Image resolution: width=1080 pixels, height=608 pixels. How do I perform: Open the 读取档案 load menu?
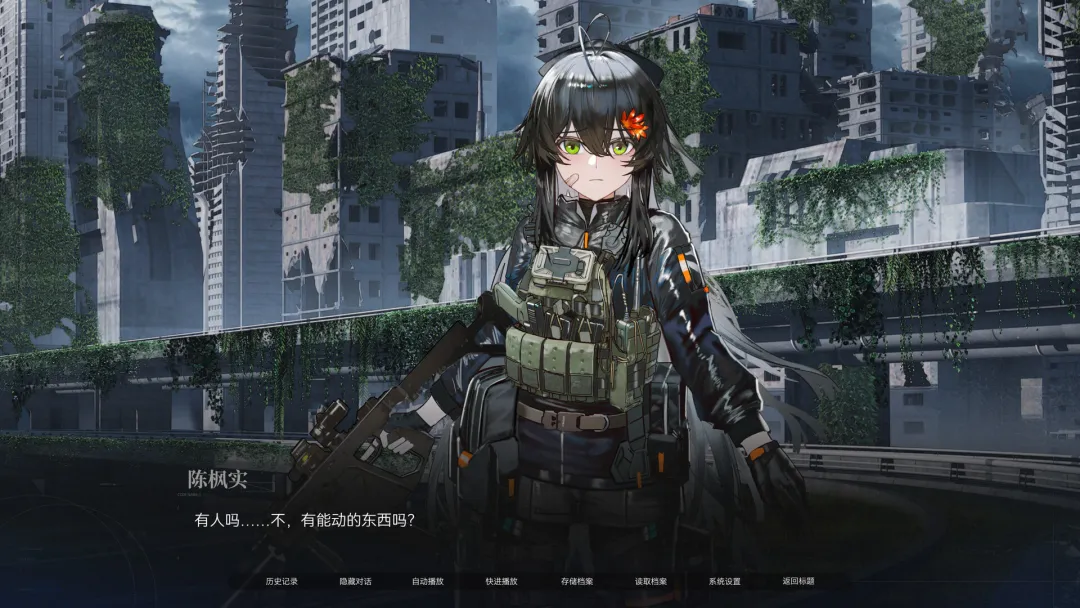pyautogui.click(x=651, y=581)
